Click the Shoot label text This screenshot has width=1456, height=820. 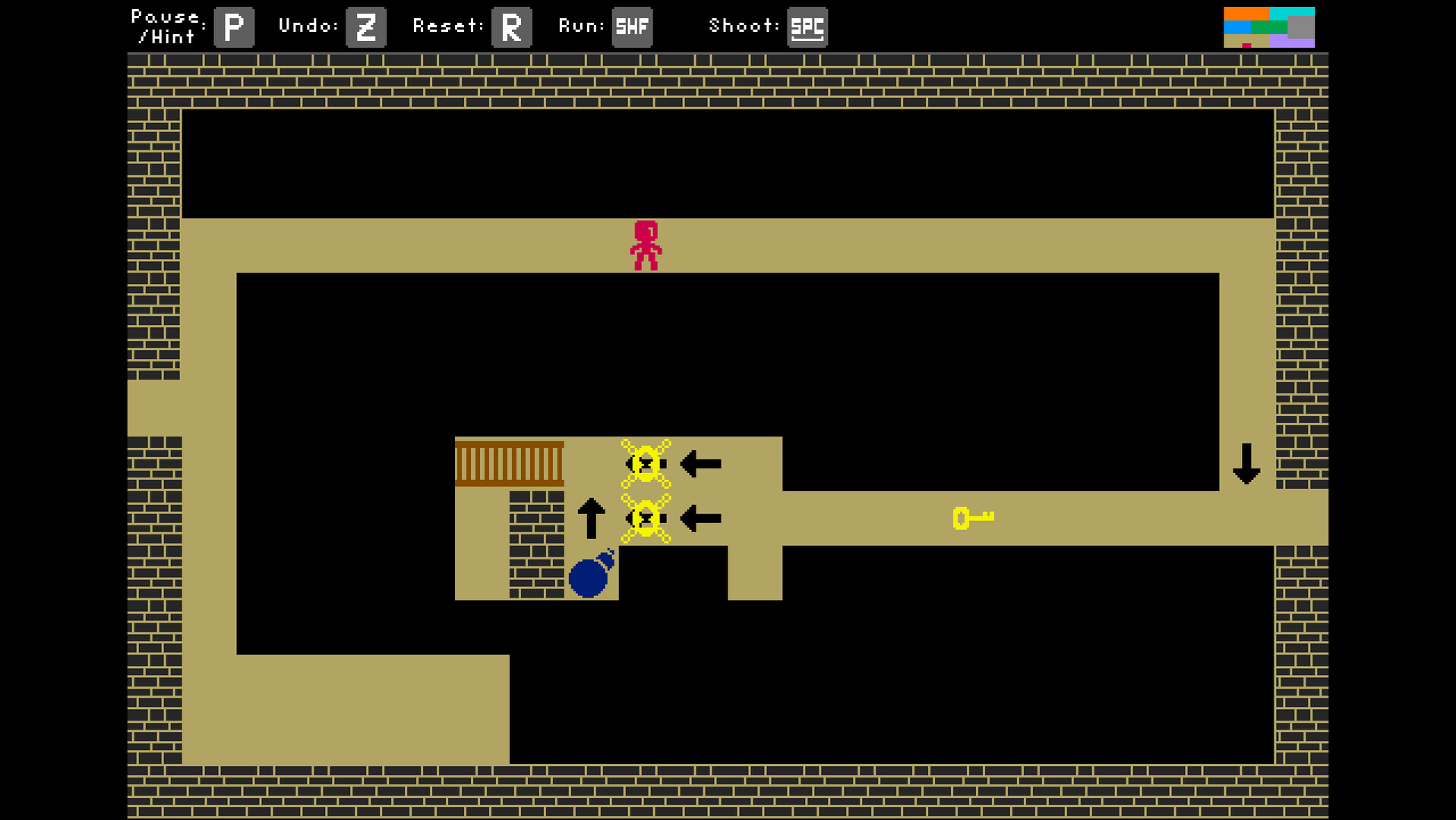[742, 25]
